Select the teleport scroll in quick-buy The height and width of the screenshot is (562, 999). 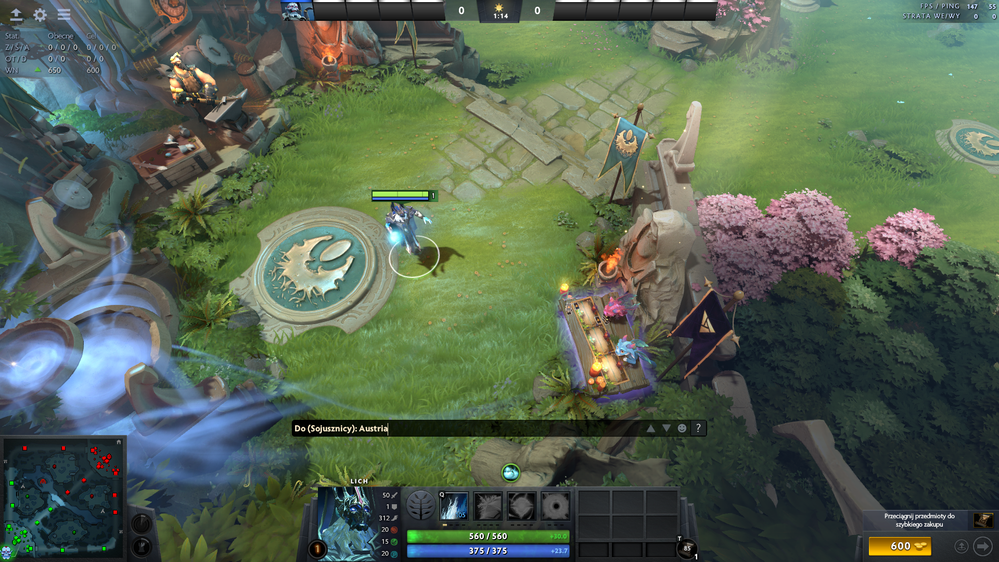coord(984,520)
